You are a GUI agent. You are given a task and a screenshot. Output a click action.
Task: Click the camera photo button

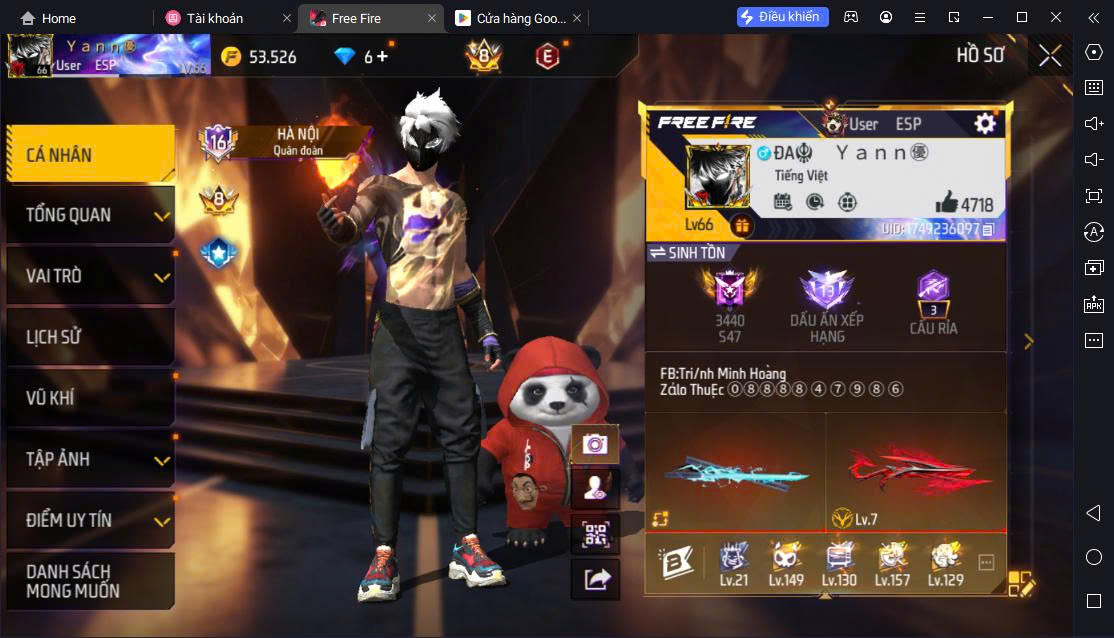click(595, 444)
